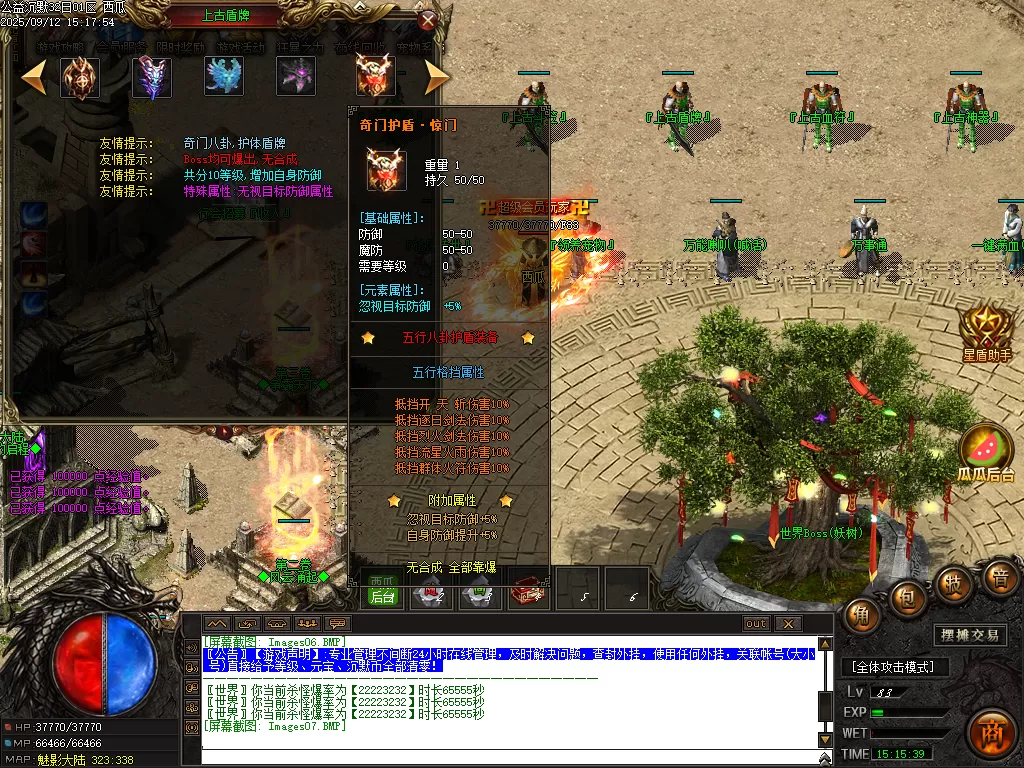Close the chat window with X
The height and width of the screenshot is (768, 1024).
(x=788, y=624)
